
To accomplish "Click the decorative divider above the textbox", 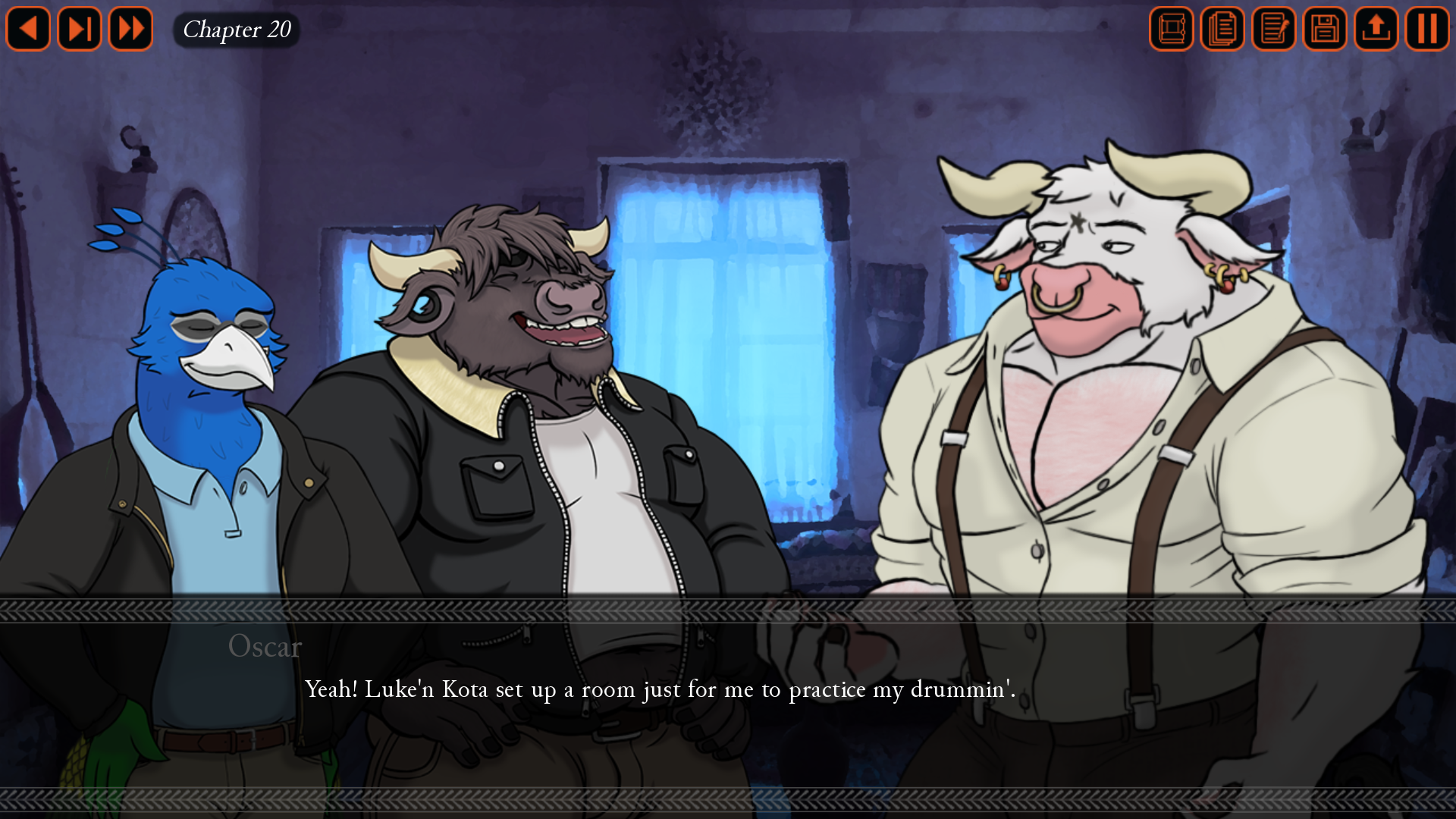I will (728, 607).
